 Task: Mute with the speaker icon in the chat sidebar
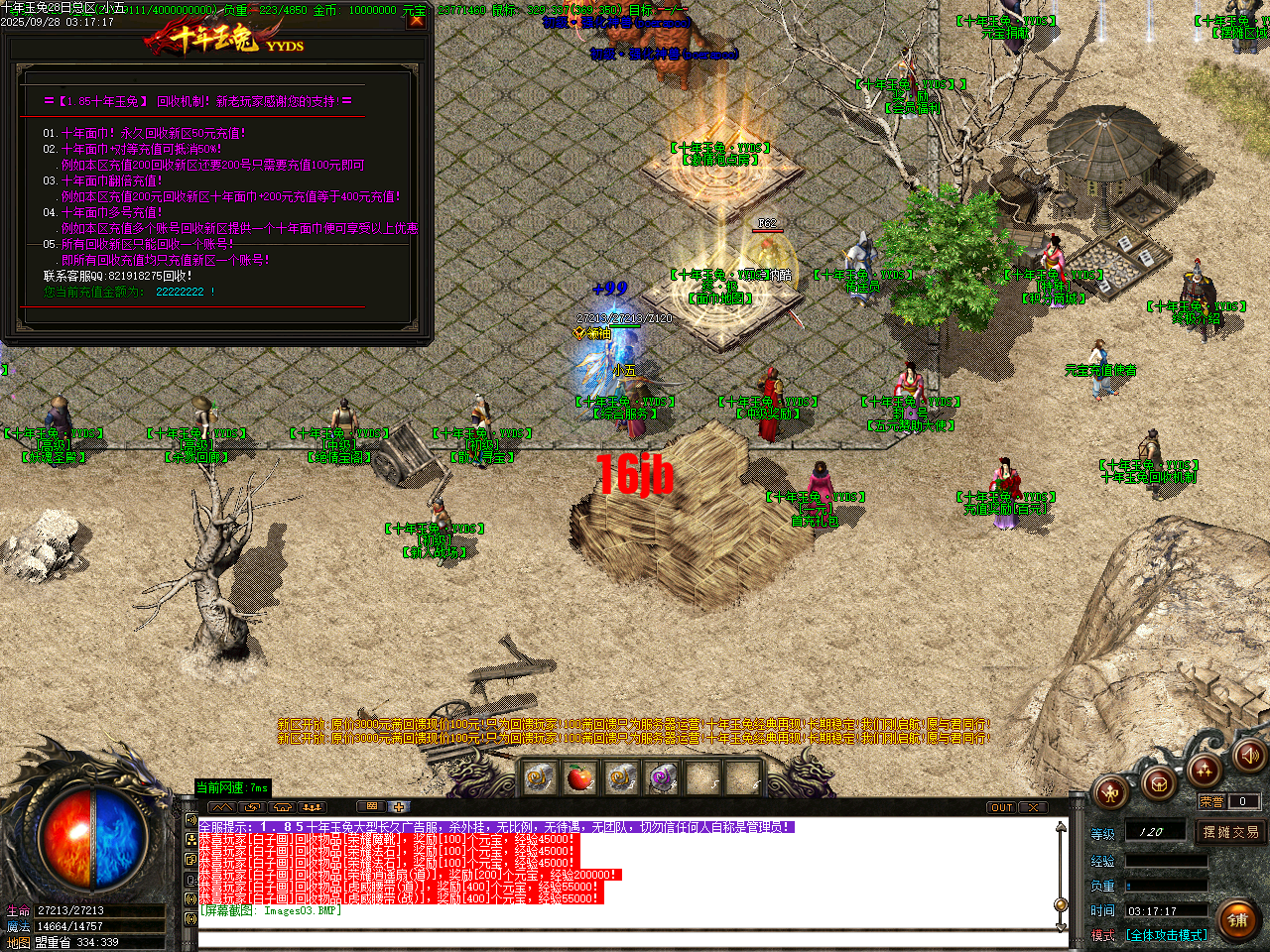click(x=190, y=820)
